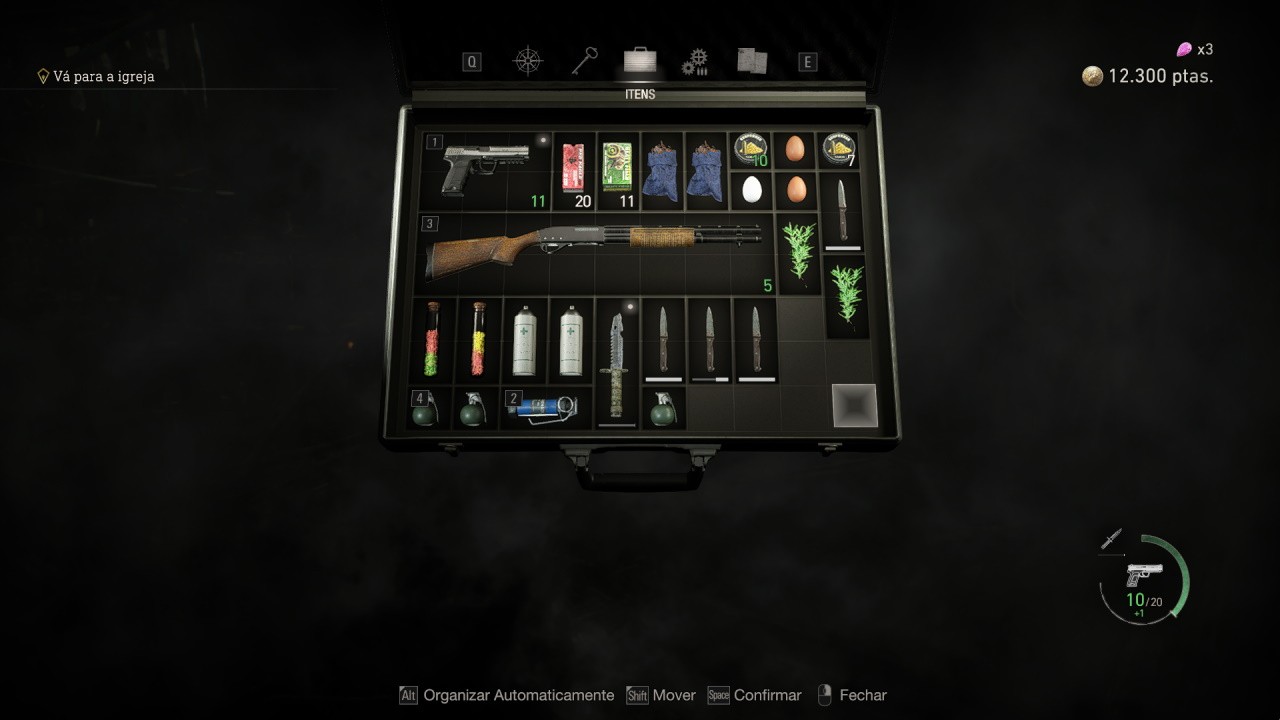
Task: Switch to the files documents tab
Action: pos(752,61)
